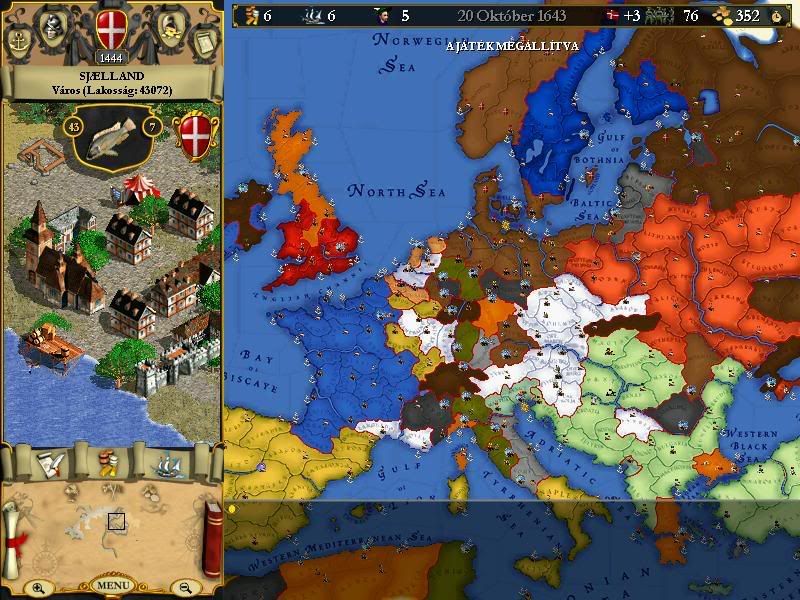Zoom out with the minus magnifier

click(184, 588)
